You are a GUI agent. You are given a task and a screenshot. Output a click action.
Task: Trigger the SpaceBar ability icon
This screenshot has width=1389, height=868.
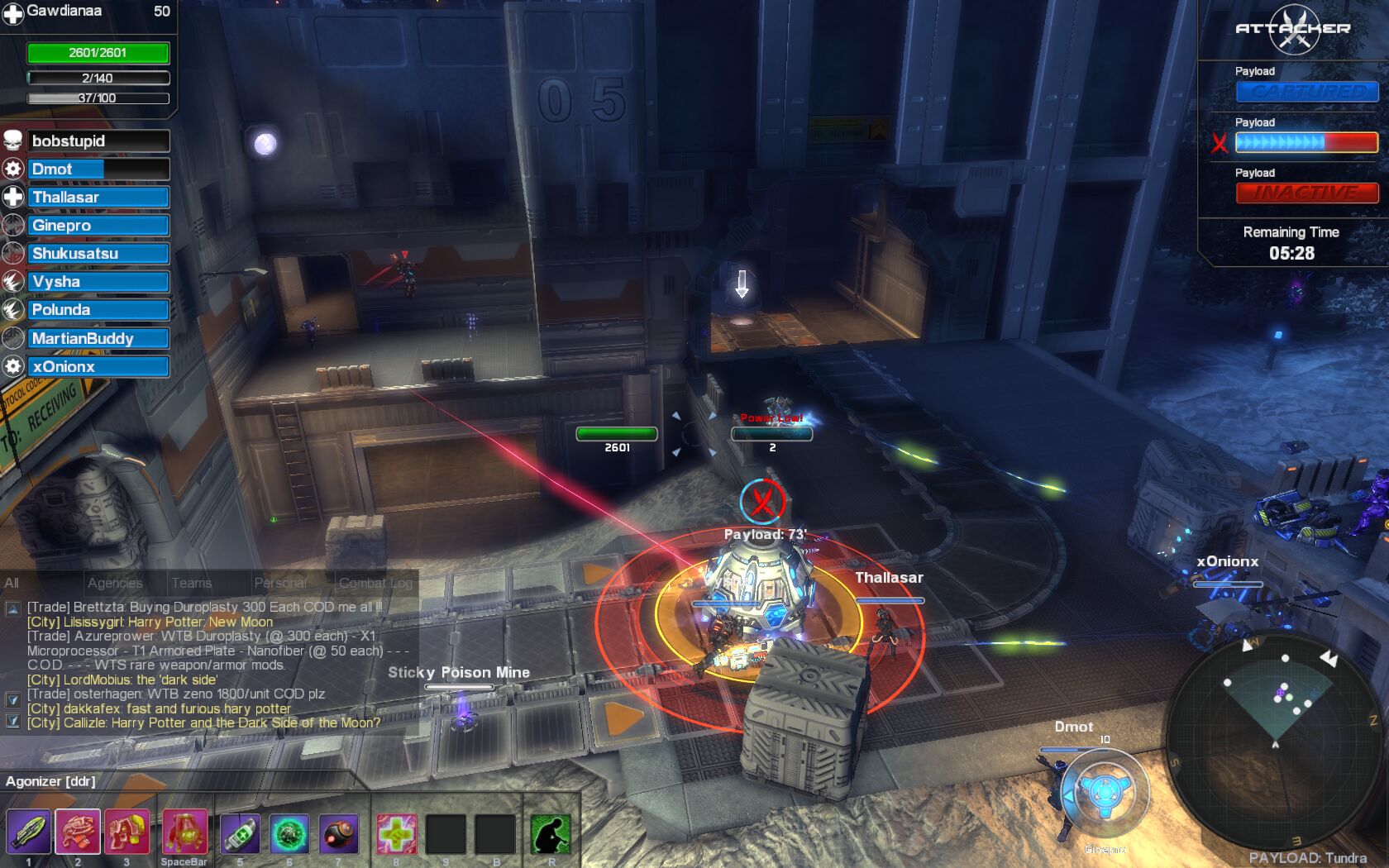tap(184, 832)
